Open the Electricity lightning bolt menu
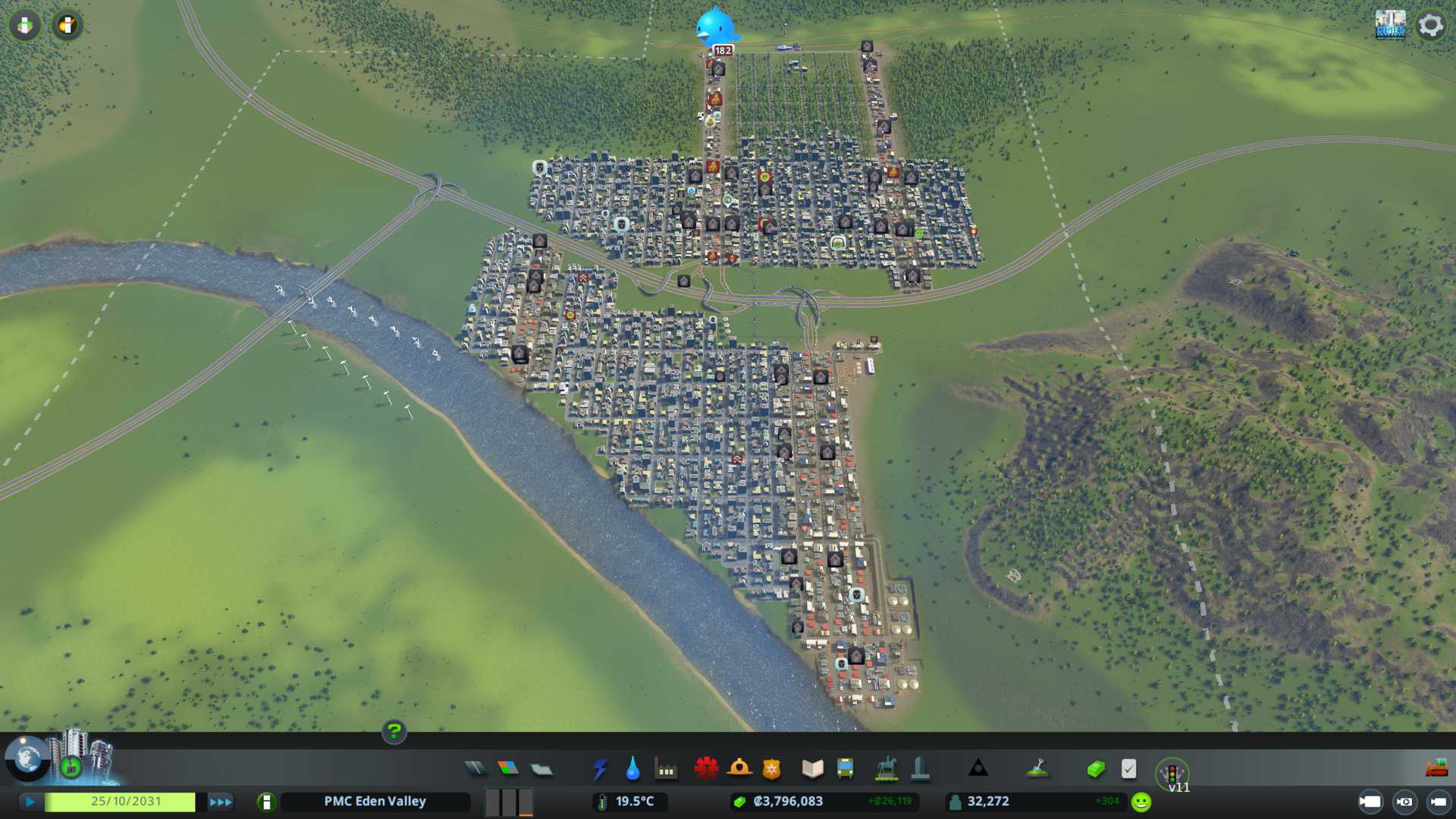Viewport: 1456px width, 819px height. (x=600, y=769)
